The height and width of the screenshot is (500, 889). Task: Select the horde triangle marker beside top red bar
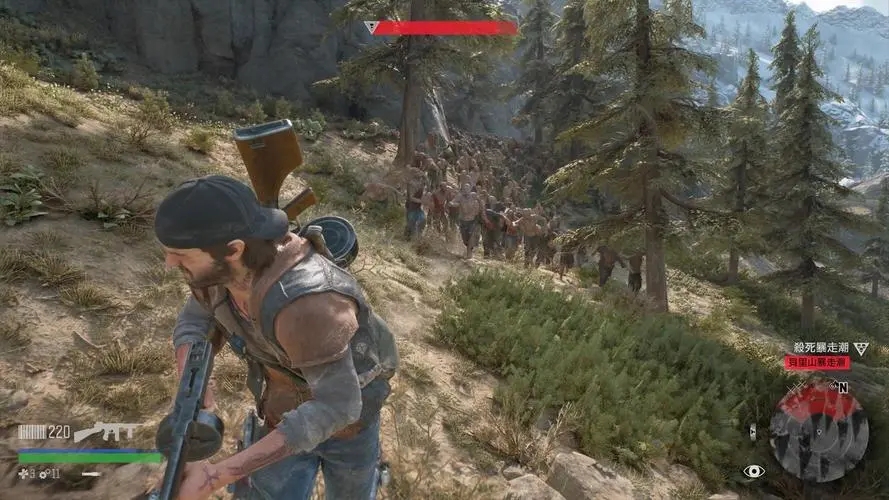[x=371, y=28]
